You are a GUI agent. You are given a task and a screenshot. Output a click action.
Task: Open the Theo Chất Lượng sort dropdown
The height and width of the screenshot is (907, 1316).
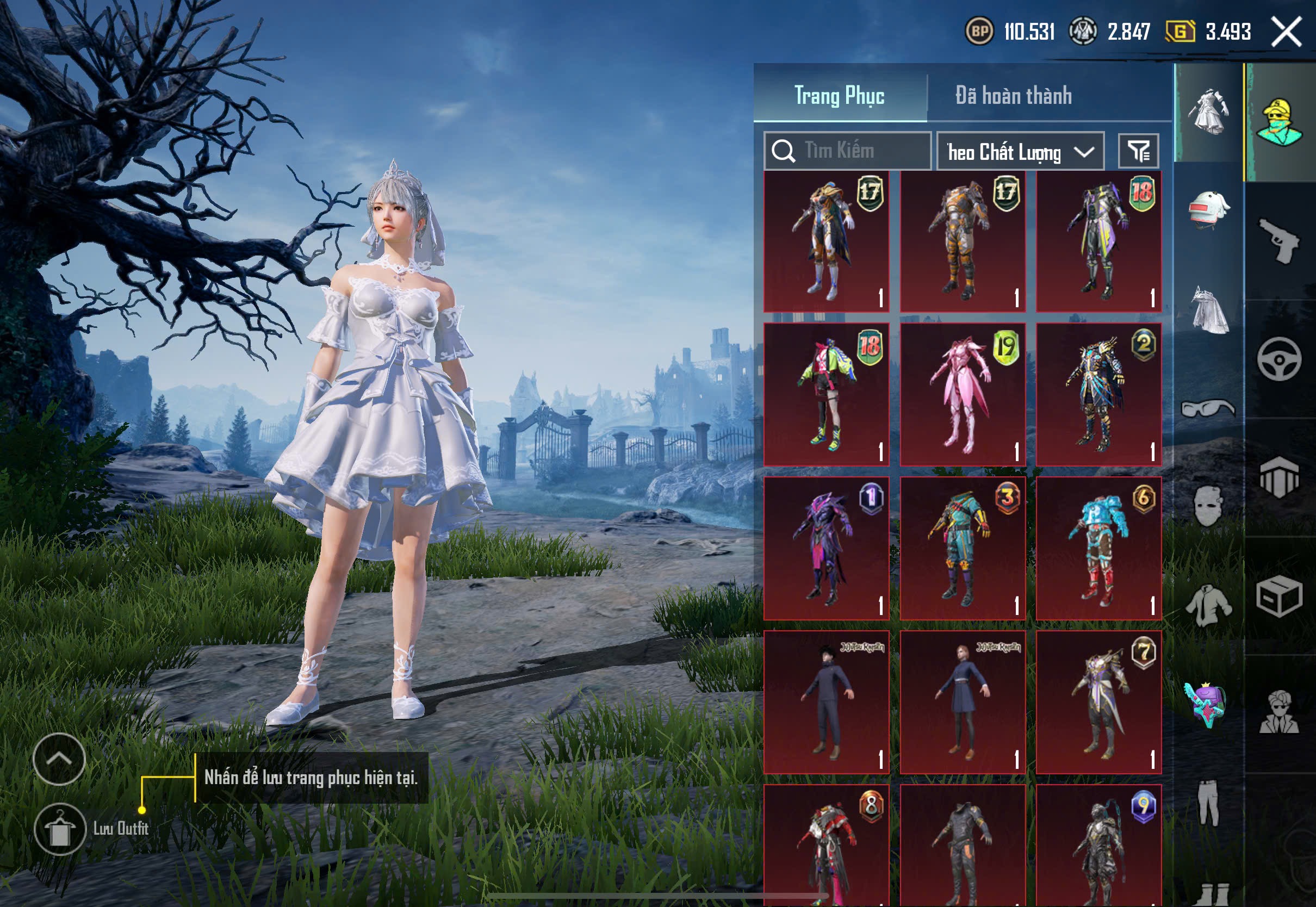[x=1020, y=152]
